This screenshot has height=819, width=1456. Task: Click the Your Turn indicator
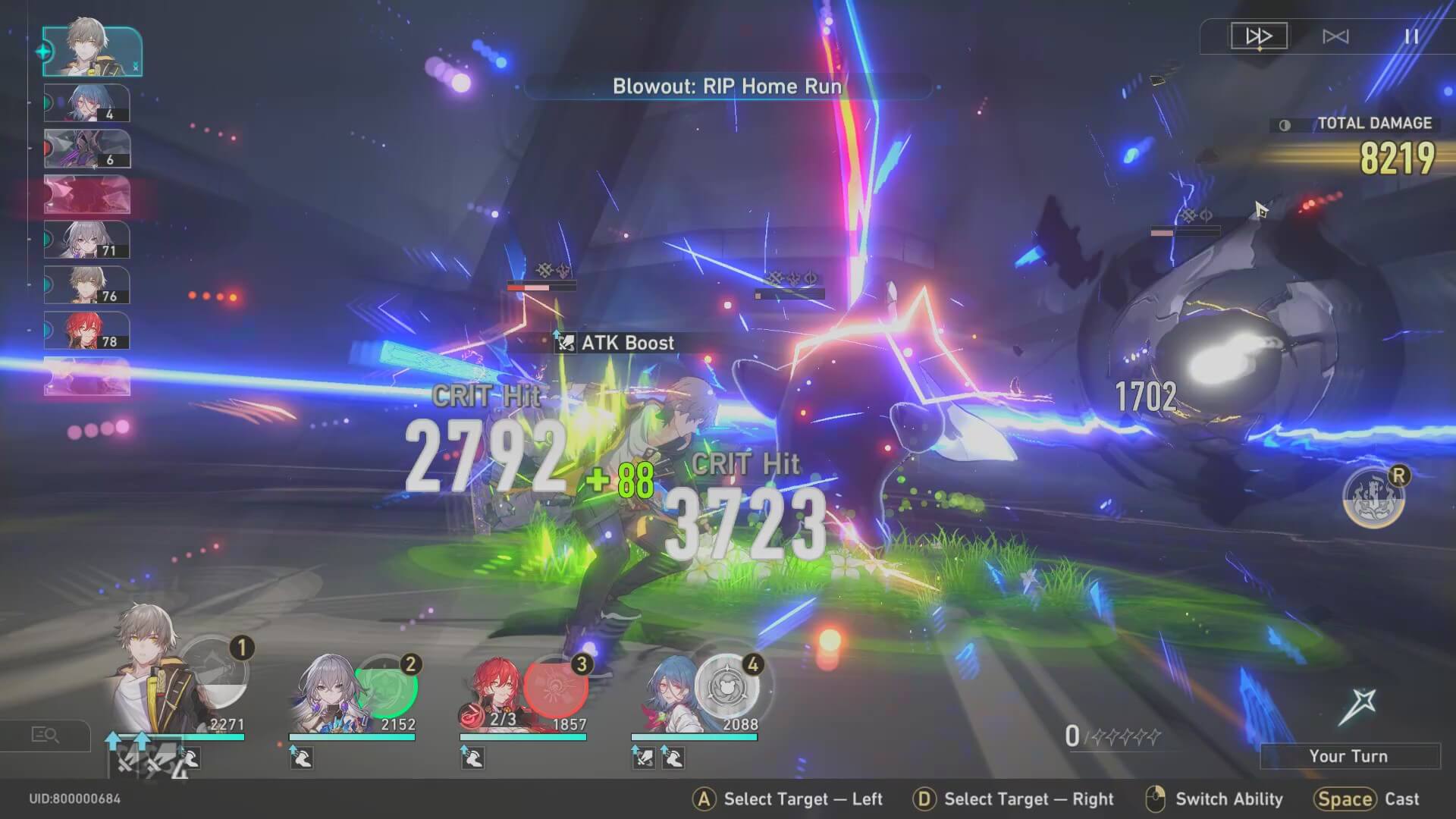1349,755
